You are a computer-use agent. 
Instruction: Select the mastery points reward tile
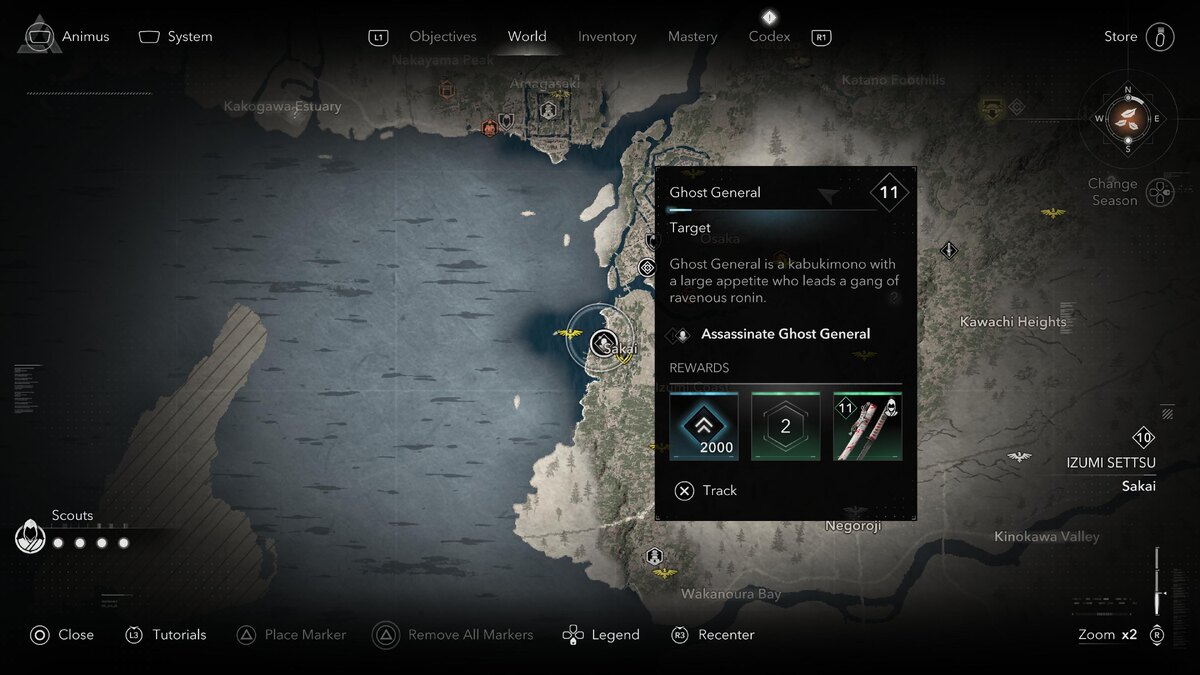click(x=785, y=426)
